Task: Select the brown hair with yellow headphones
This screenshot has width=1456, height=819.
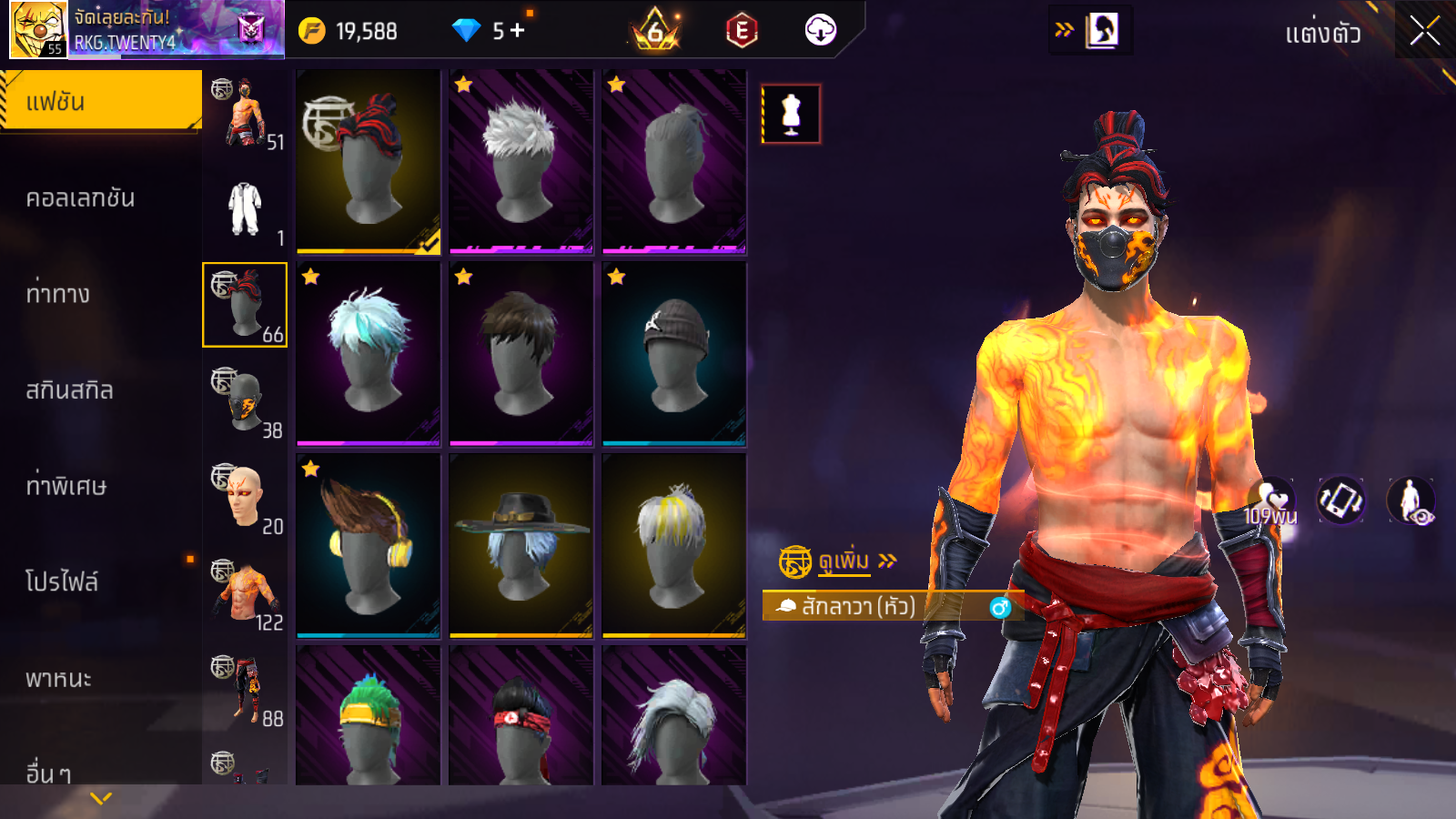Action: (x=369, y=546)
